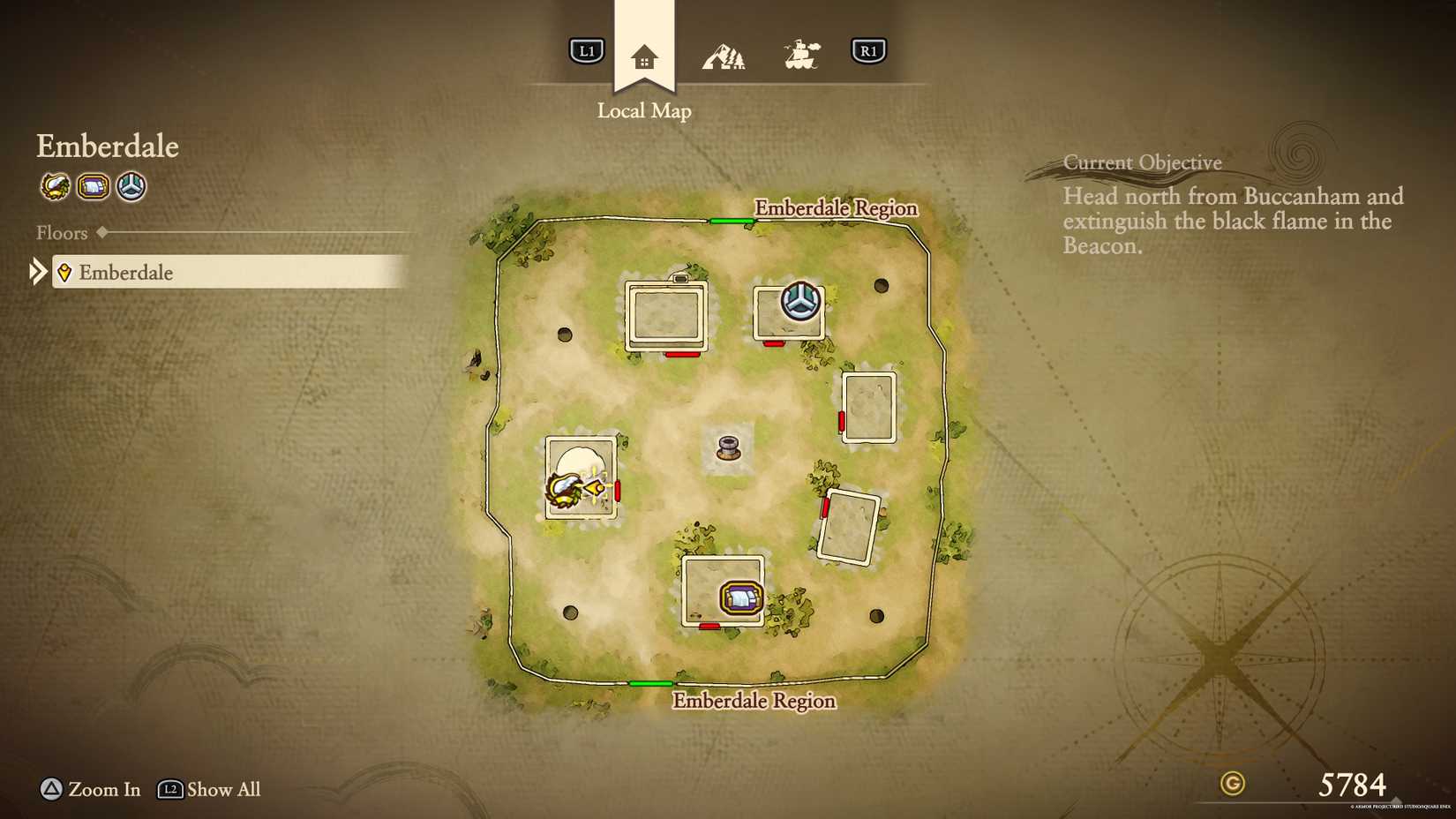Click the inn bed legend icon under Emberdale

pos(93,186)
